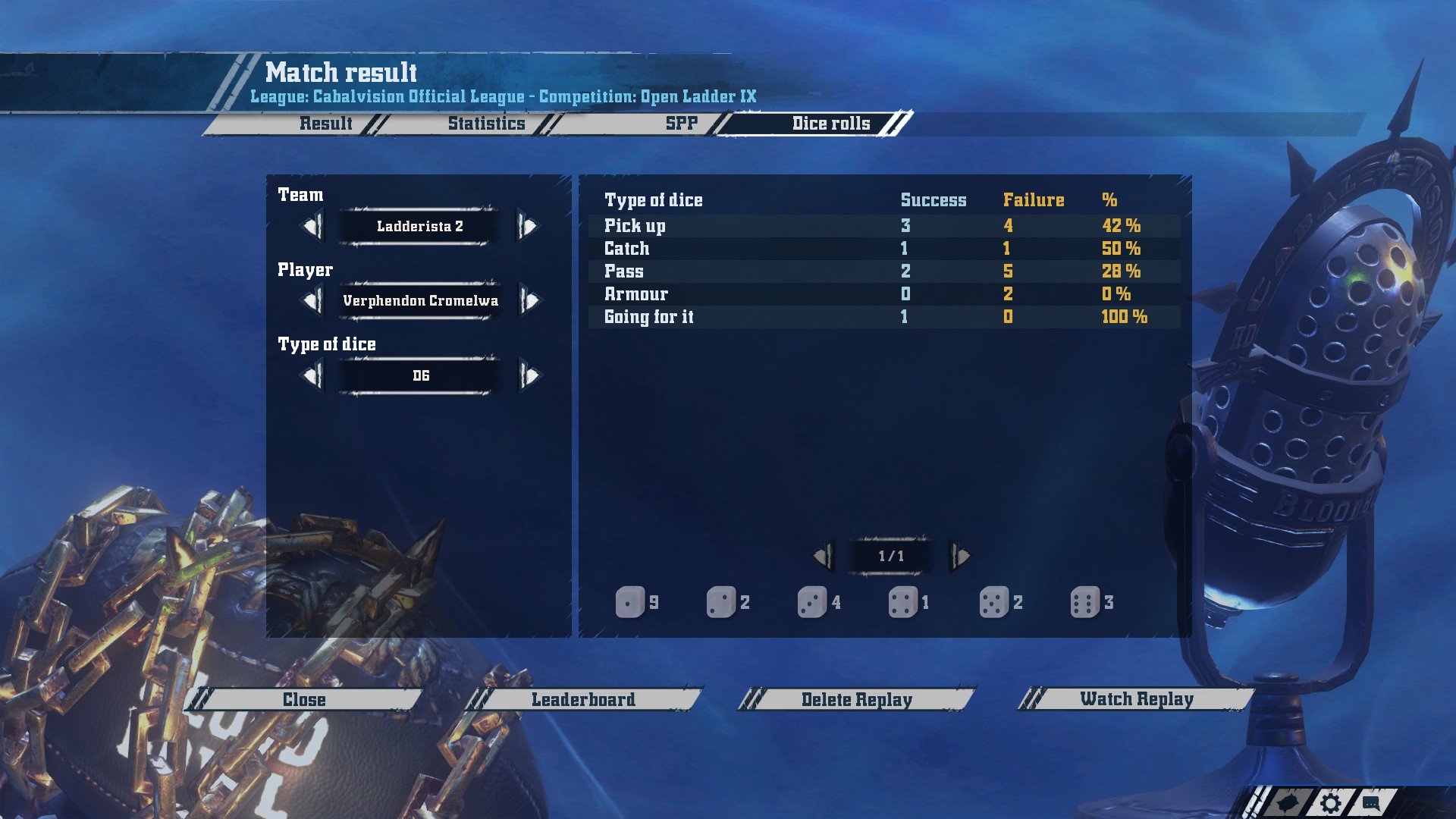Image resolution: width=1456 pixels, height=819 pixels.
Task: Open settings with the gear icon
Action: pos(1330,803)
